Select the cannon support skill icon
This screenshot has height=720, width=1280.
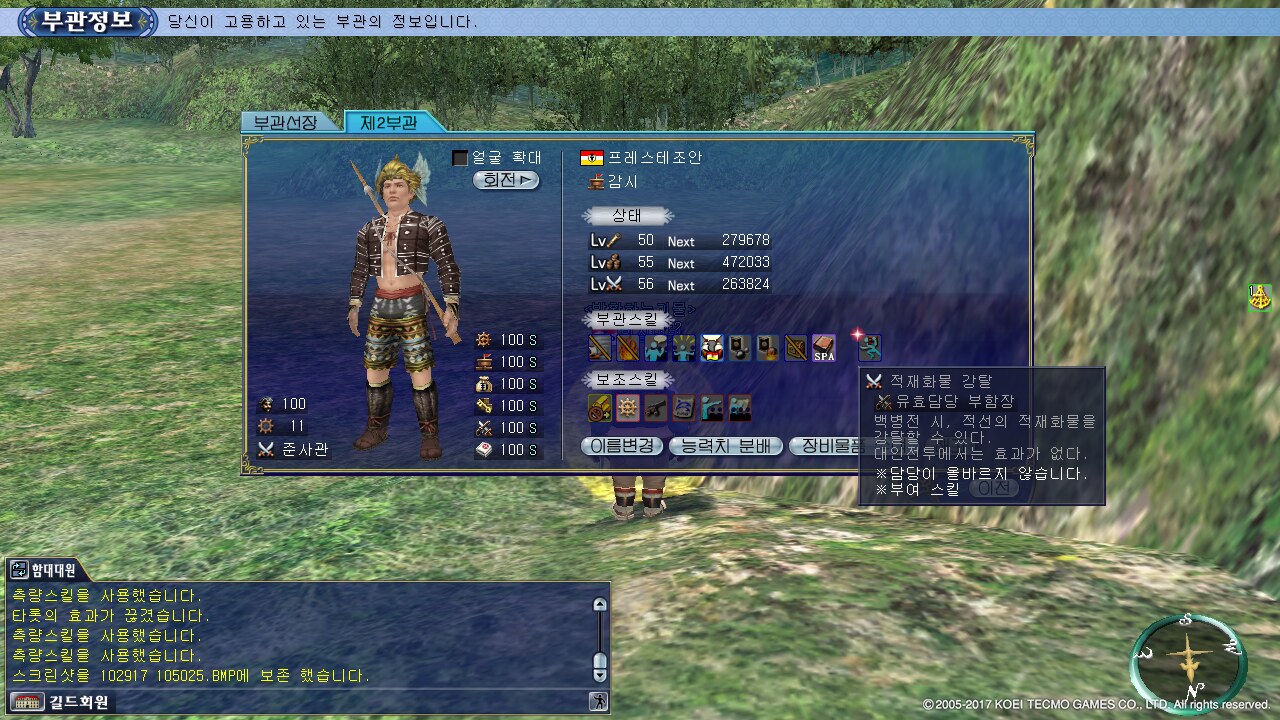click(656, 408)
